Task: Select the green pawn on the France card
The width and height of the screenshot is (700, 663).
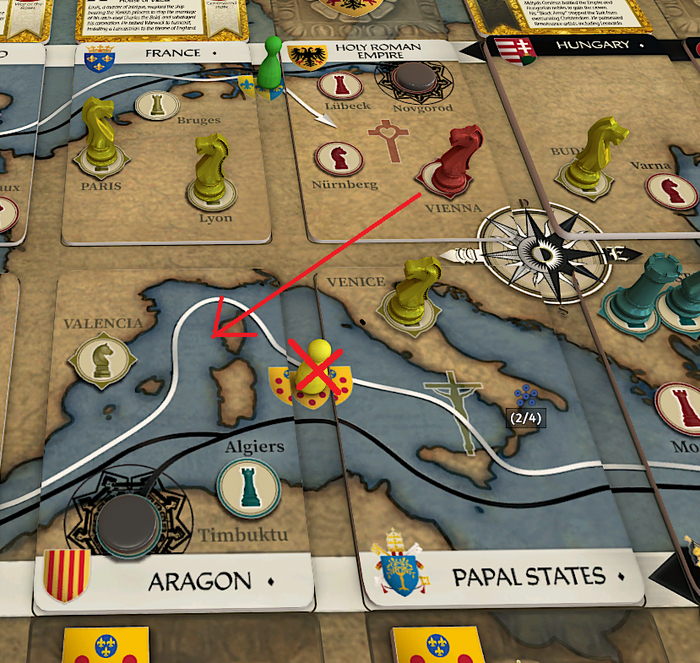Action: pos(267,68)
